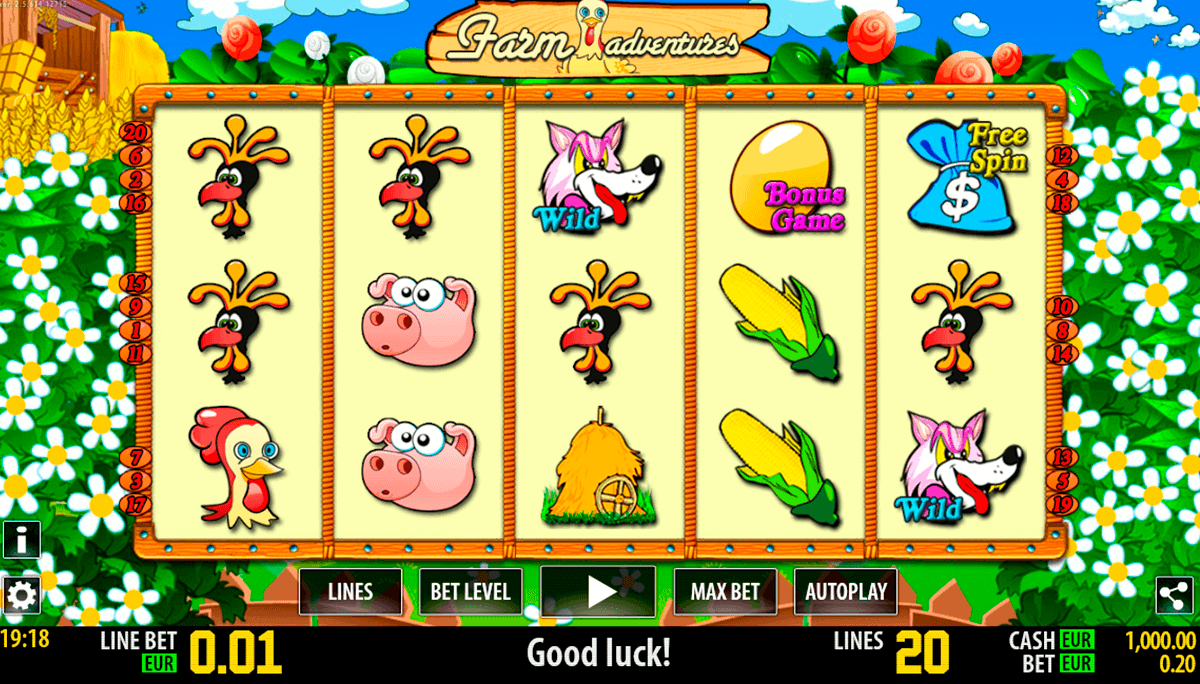Set MAX BET

[725, 591]
